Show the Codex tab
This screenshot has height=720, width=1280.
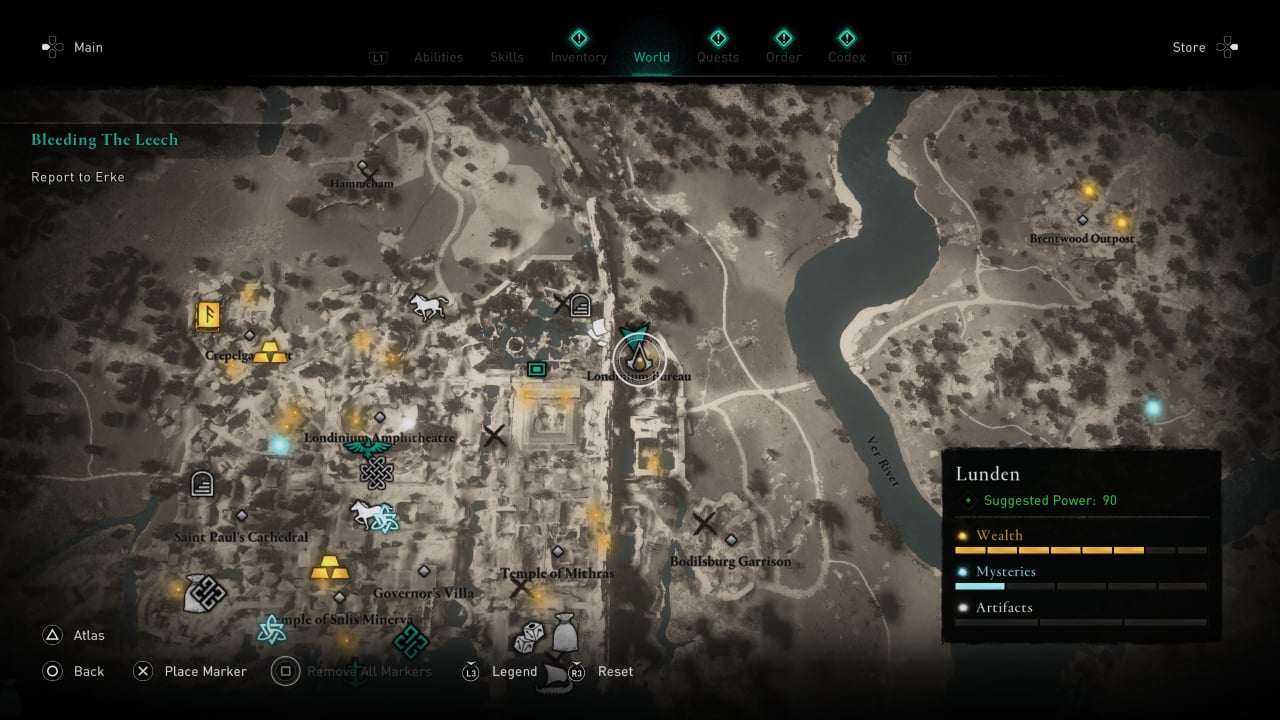click(x=847, y=57)
